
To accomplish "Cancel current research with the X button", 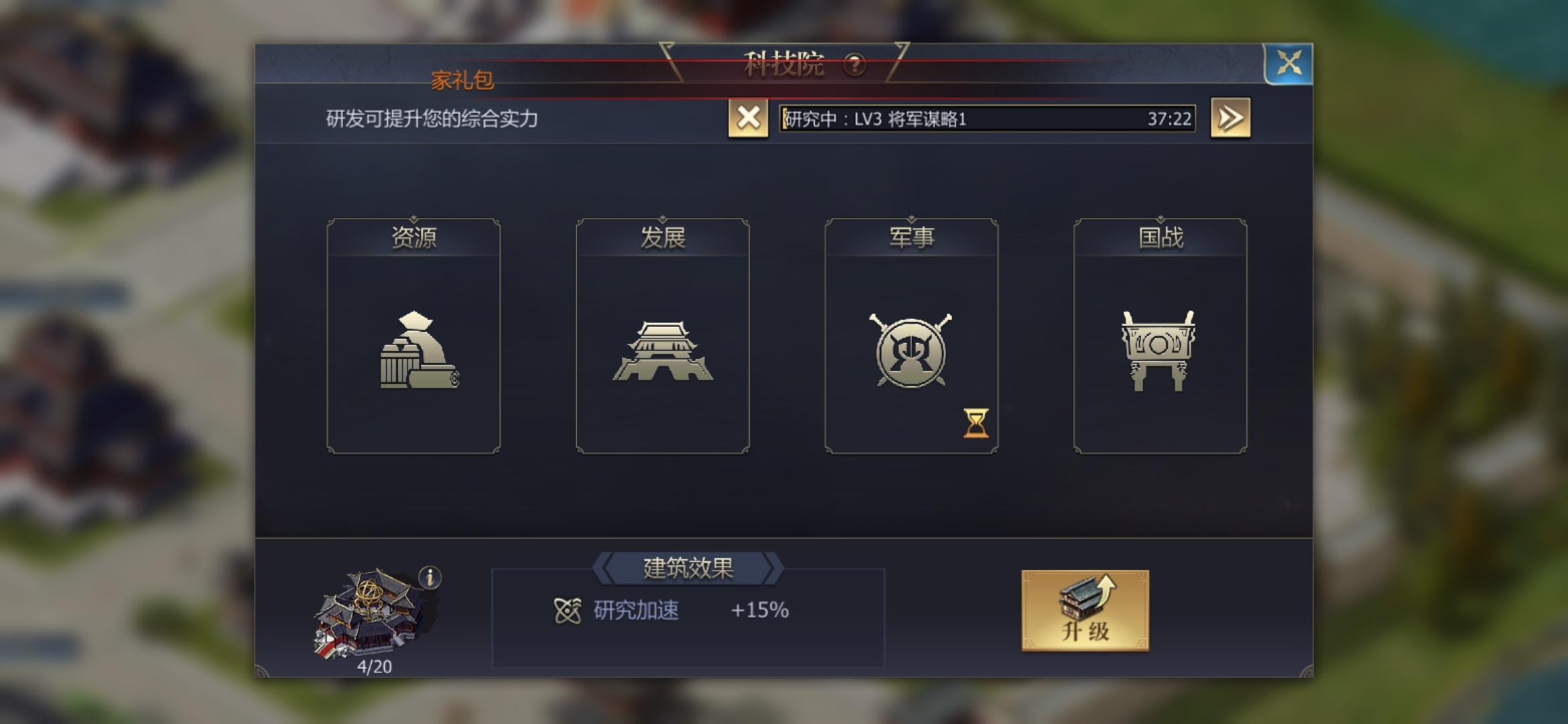I will pos(748,118).
